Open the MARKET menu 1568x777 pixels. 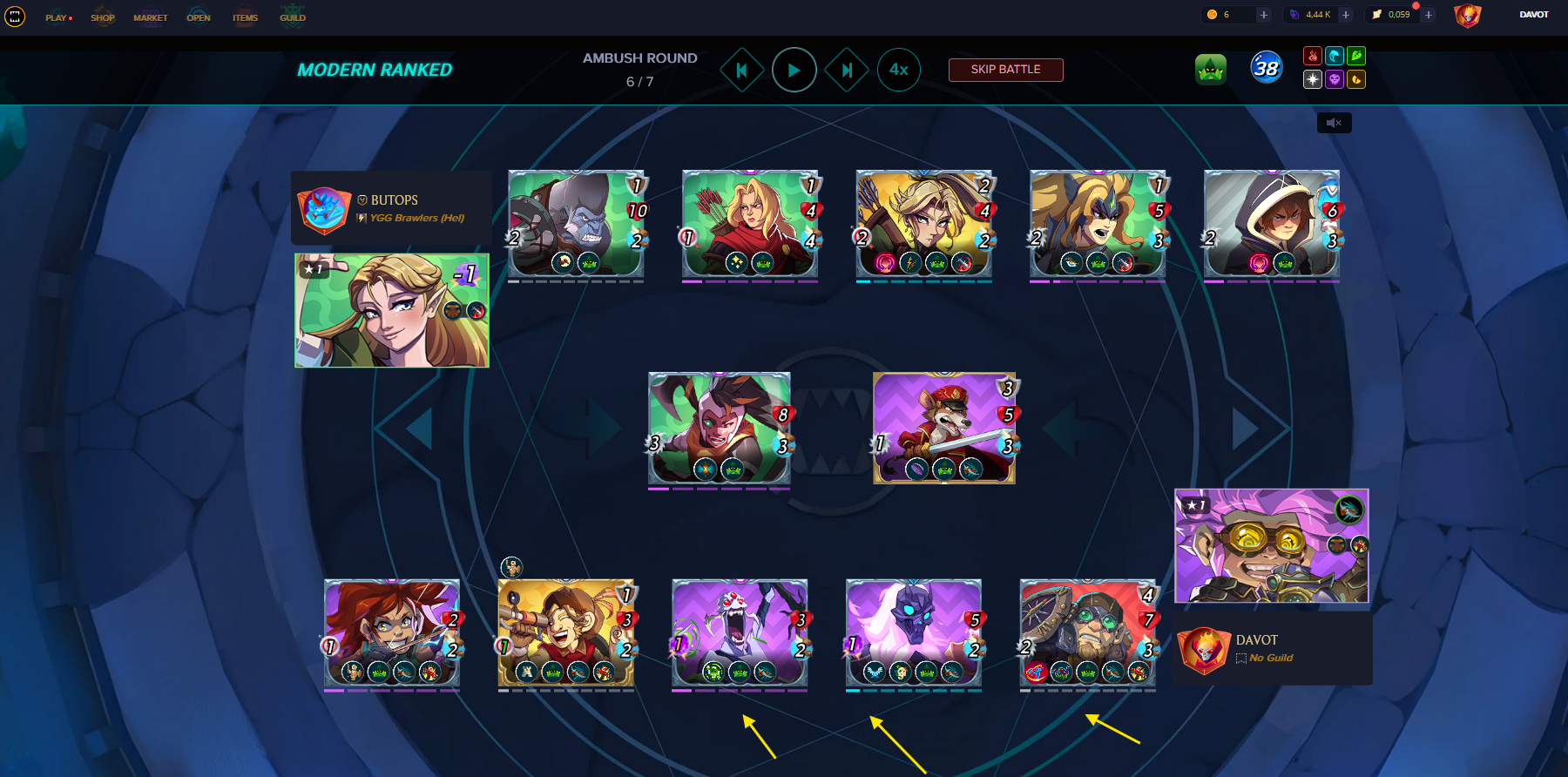pyautogui.click(x=149, y=17)
